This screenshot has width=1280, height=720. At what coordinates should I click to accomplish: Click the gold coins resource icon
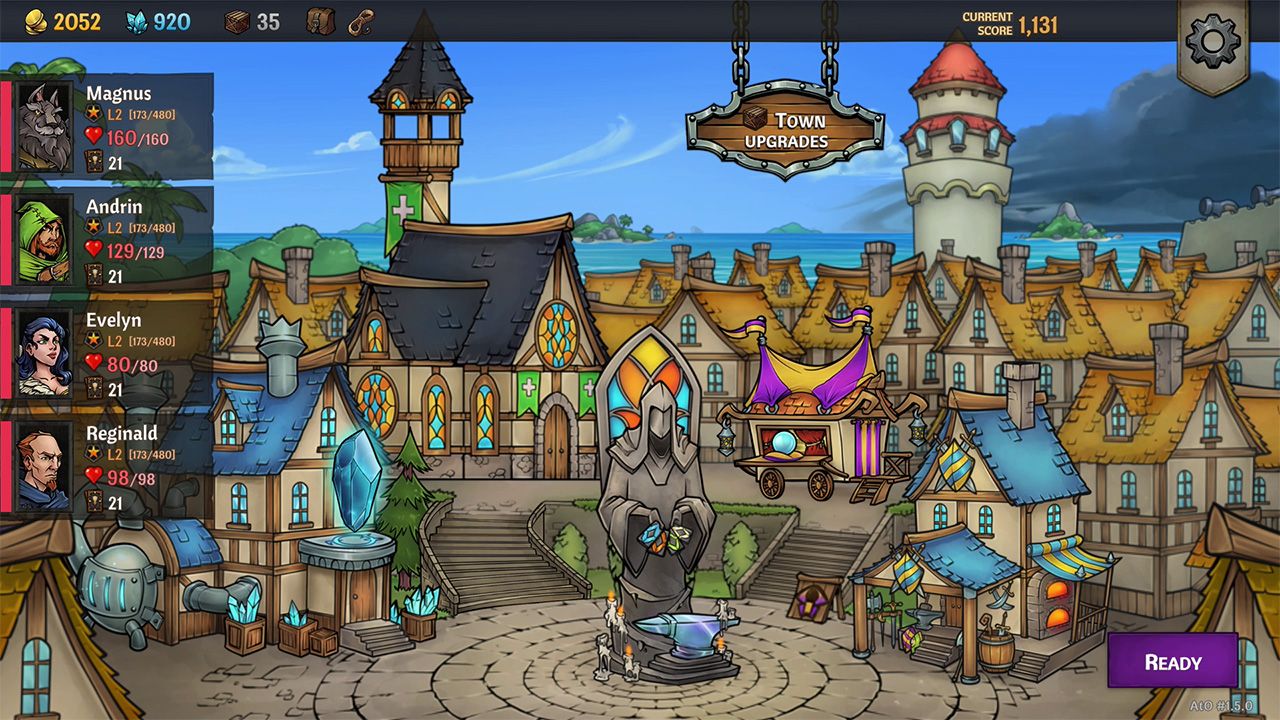[37, 21]
